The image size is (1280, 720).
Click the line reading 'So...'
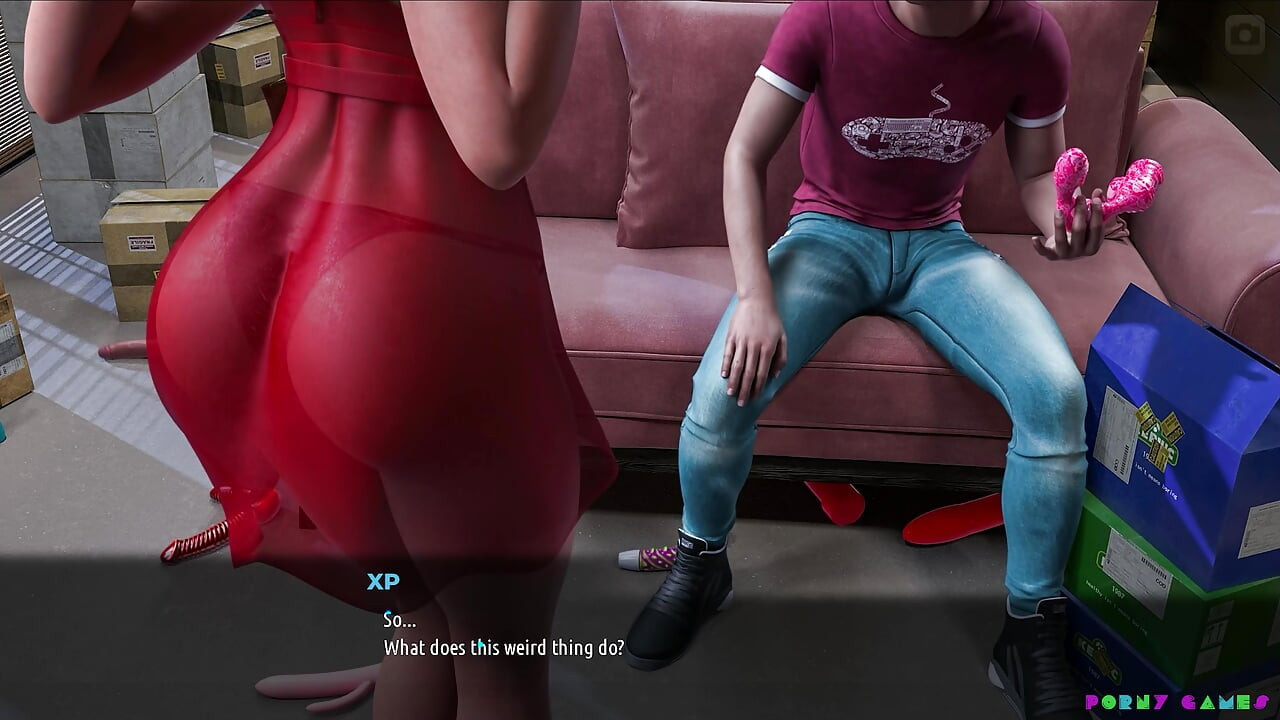click(400, 619)
